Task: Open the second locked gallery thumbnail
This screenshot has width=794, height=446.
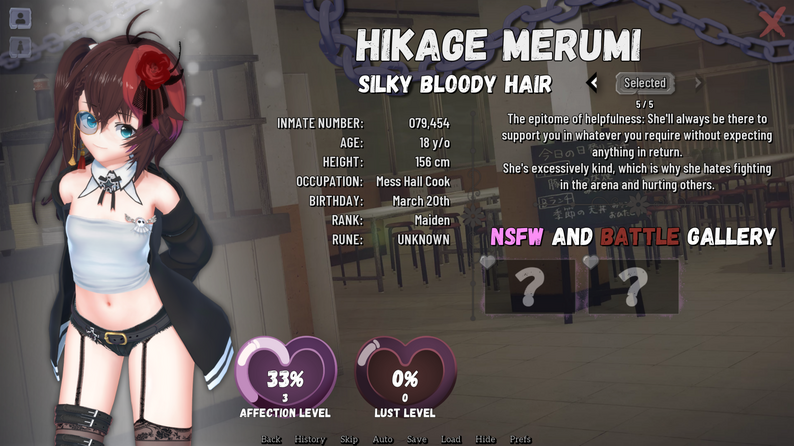Action: pos(633,286)
